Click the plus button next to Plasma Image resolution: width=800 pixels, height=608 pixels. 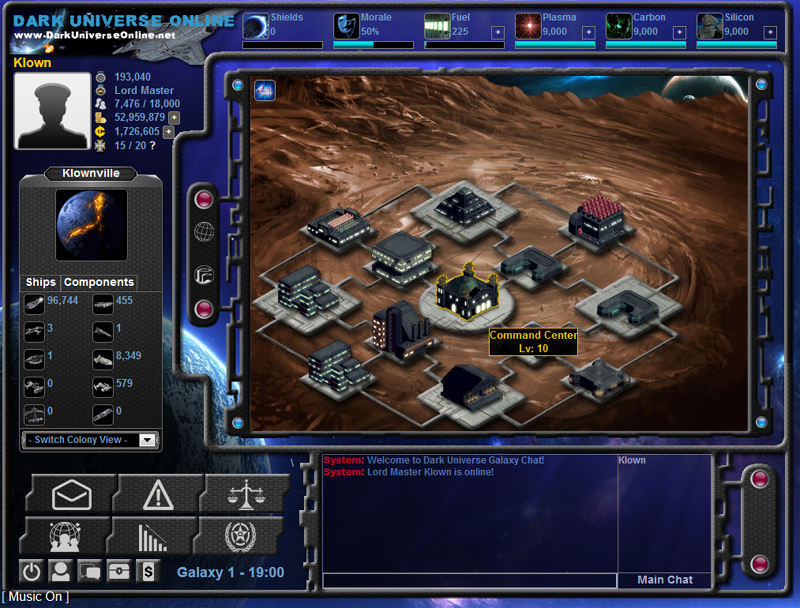588,32
